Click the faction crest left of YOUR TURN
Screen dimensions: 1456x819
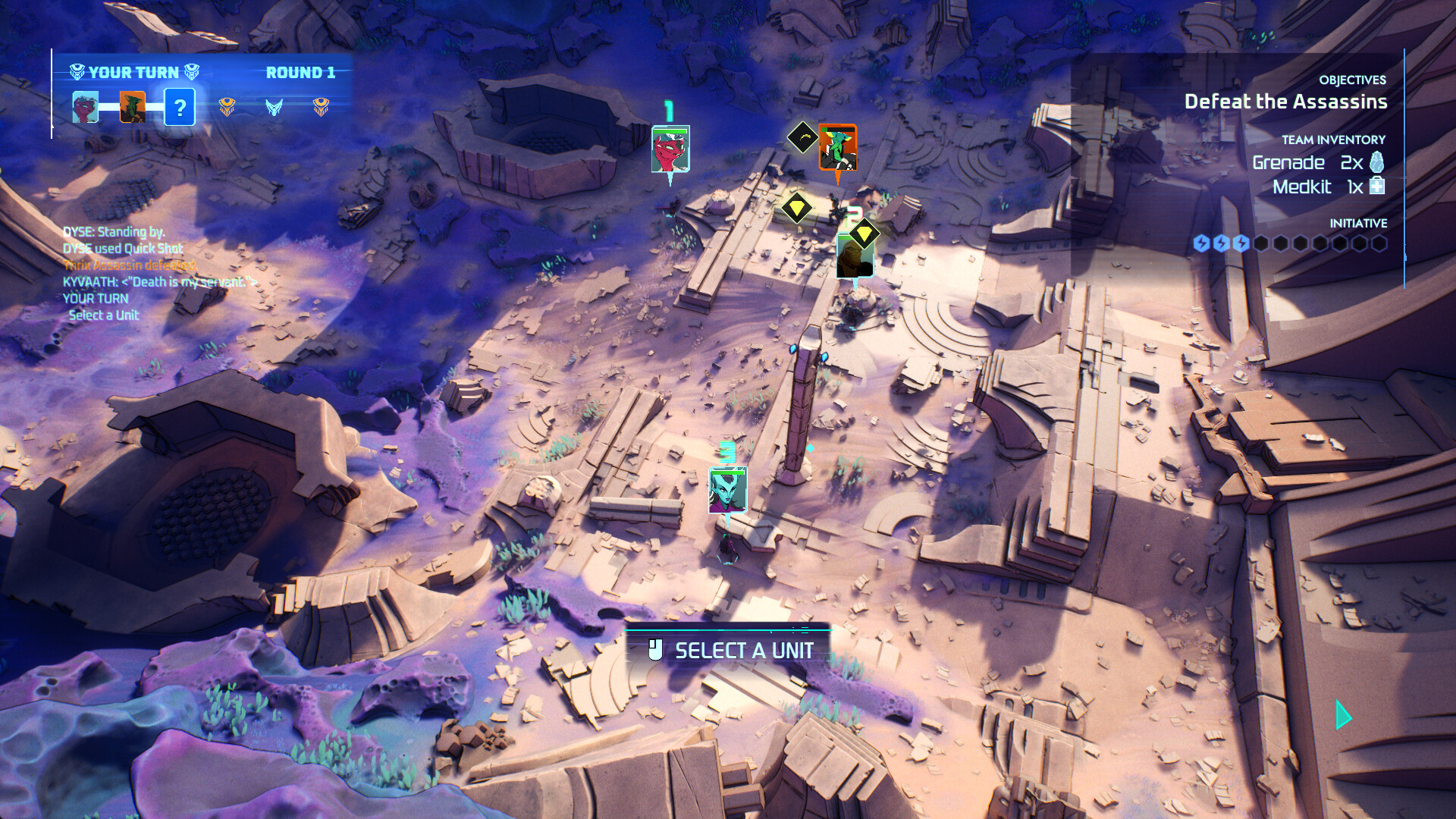click(x=76, y=72)
